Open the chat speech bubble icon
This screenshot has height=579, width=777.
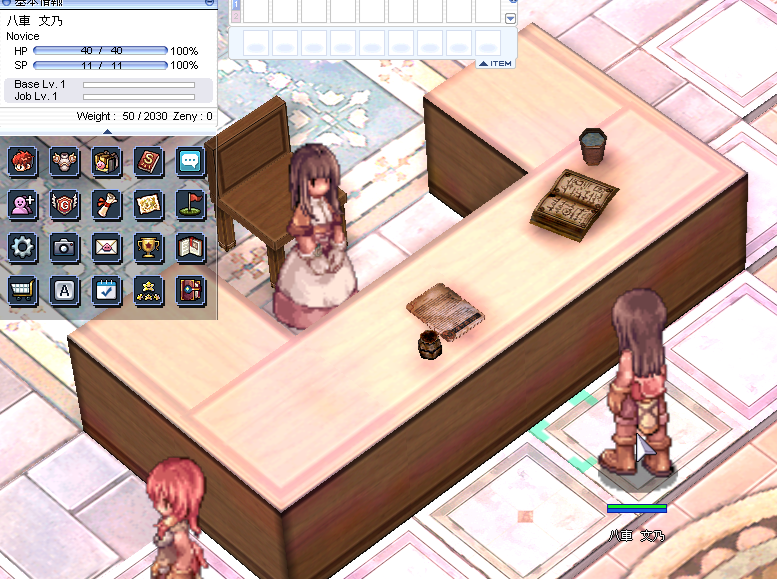click(190, 161)
